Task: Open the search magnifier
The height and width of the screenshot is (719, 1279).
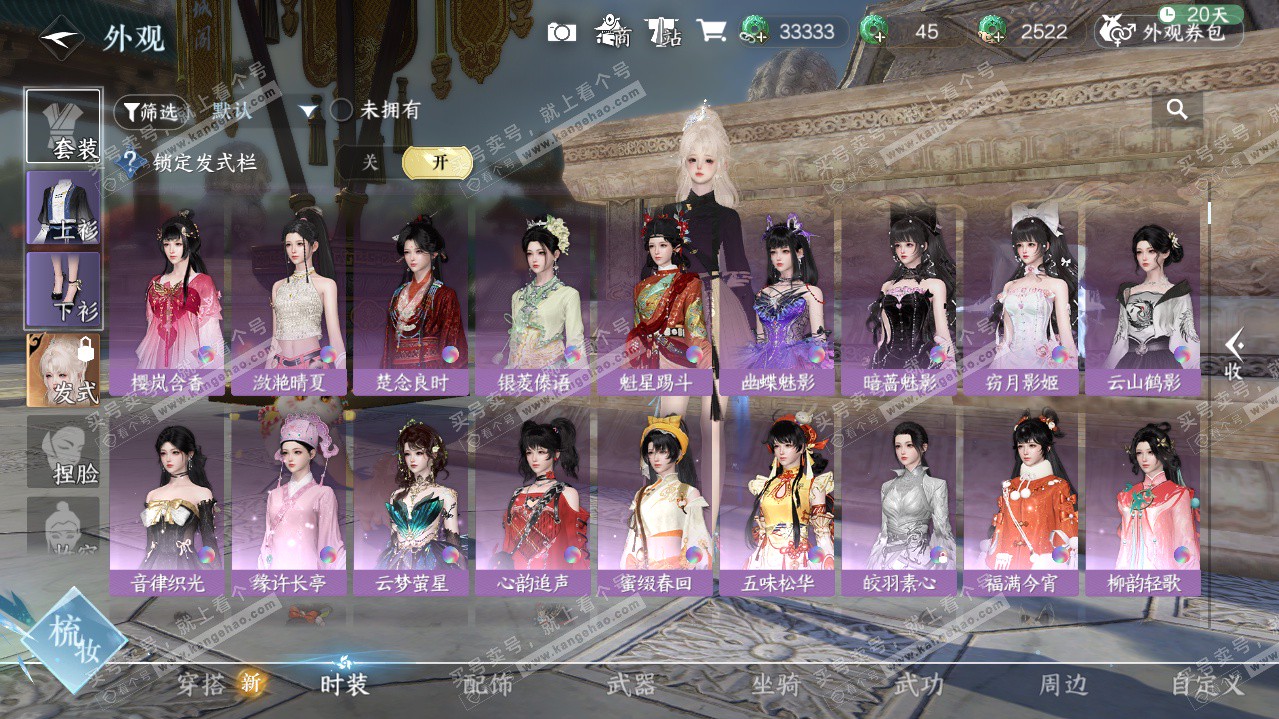Action: click(x=1177, y=110)
